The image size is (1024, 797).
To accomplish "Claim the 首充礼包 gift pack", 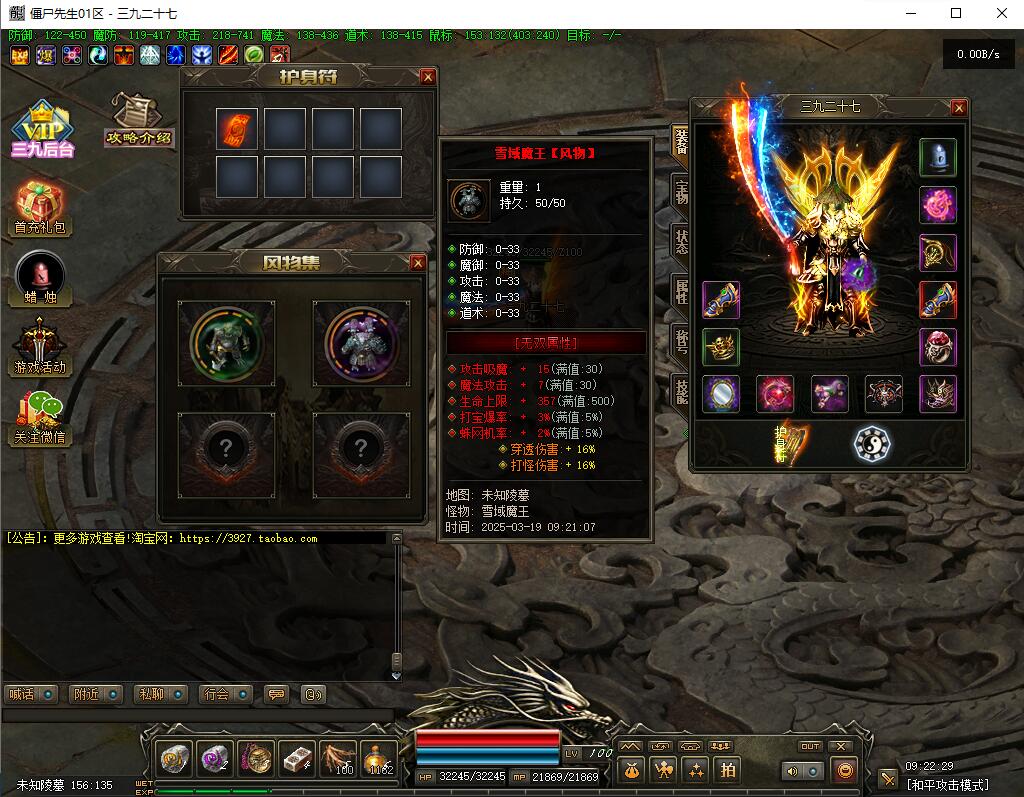I will (x=41, y=208).
